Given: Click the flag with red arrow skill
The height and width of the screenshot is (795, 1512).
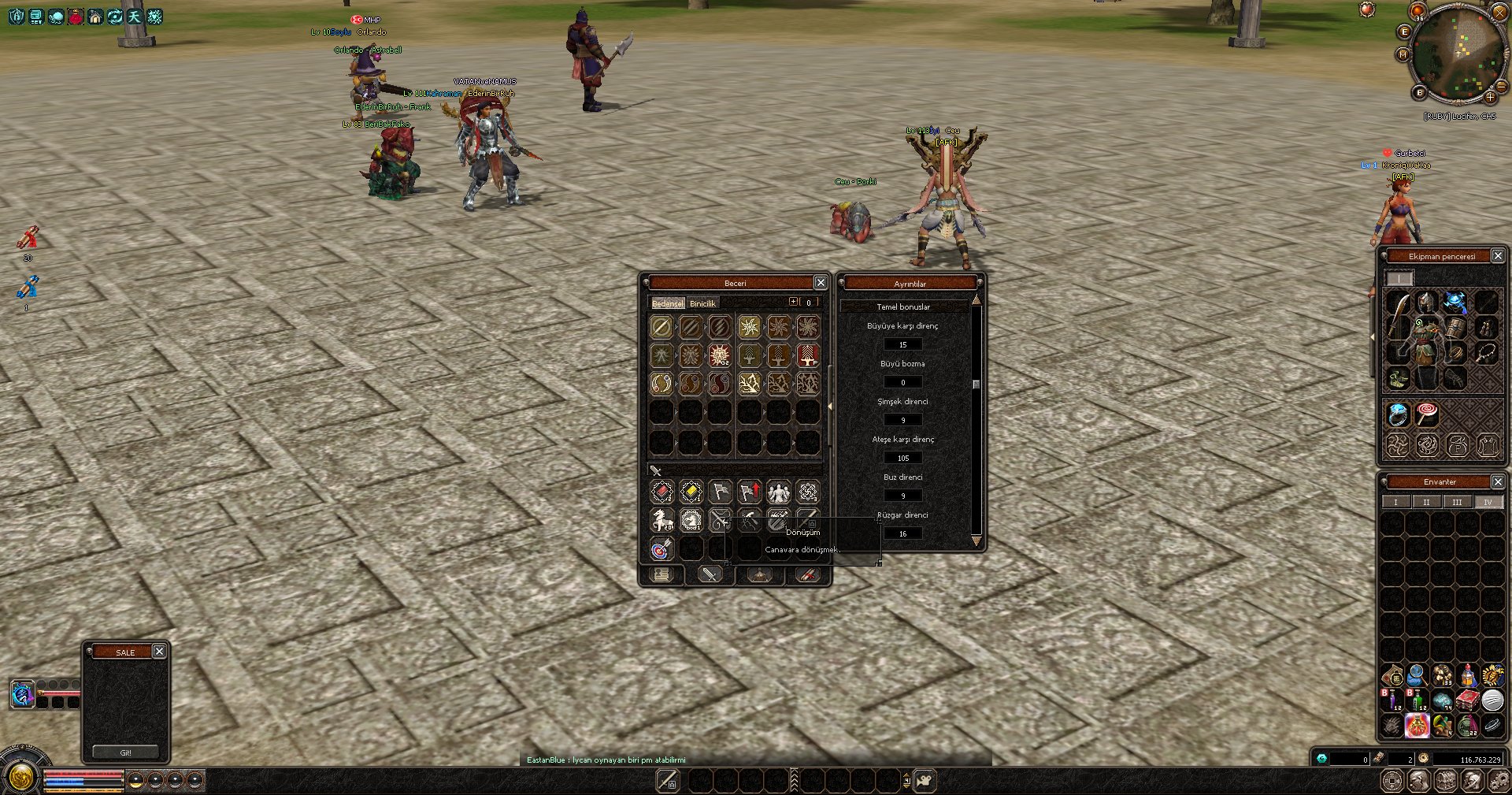Looking at the screenshot, I should click(749, 492).
